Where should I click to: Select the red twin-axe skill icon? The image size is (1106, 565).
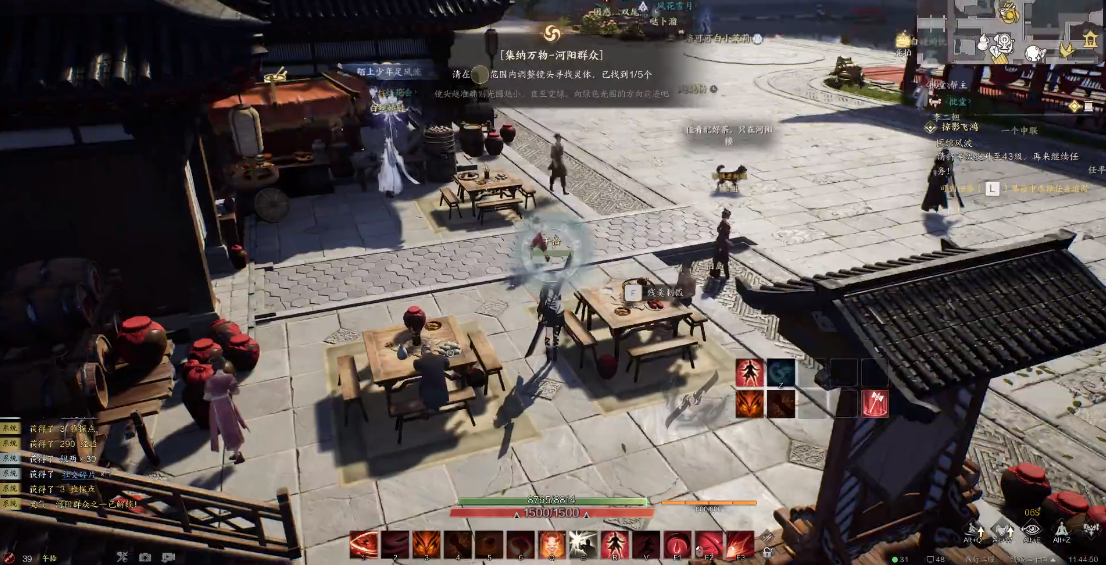point(875,403)
